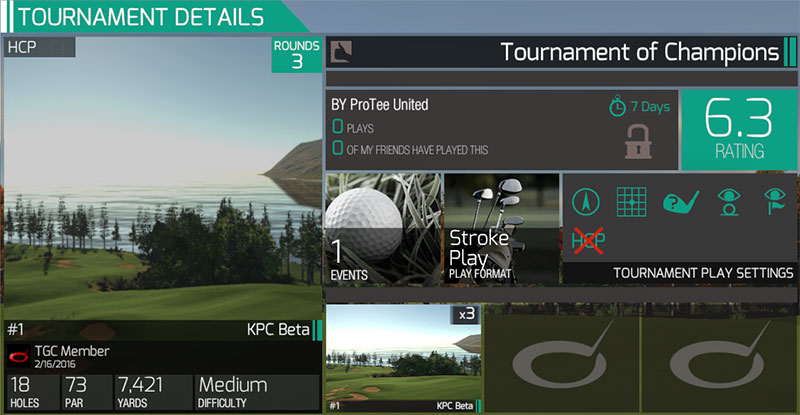Click the compass arrow play setting icon
The height and width of the screenshot is (415, 800).
click(x=587, y=202)
